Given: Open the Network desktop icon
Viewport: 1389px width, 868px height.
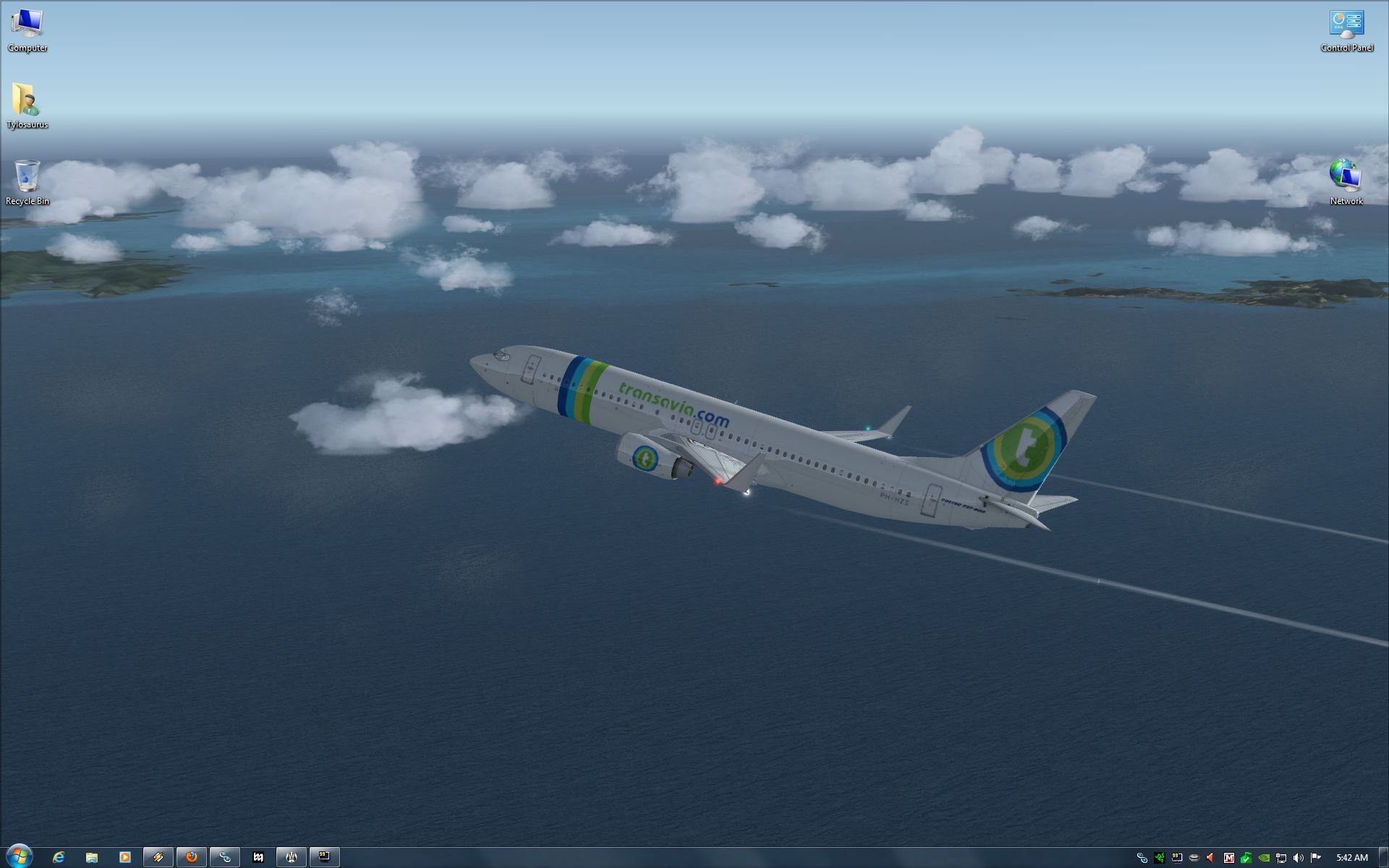Looking at the screenshot, I should click(x=1346, y=182).
